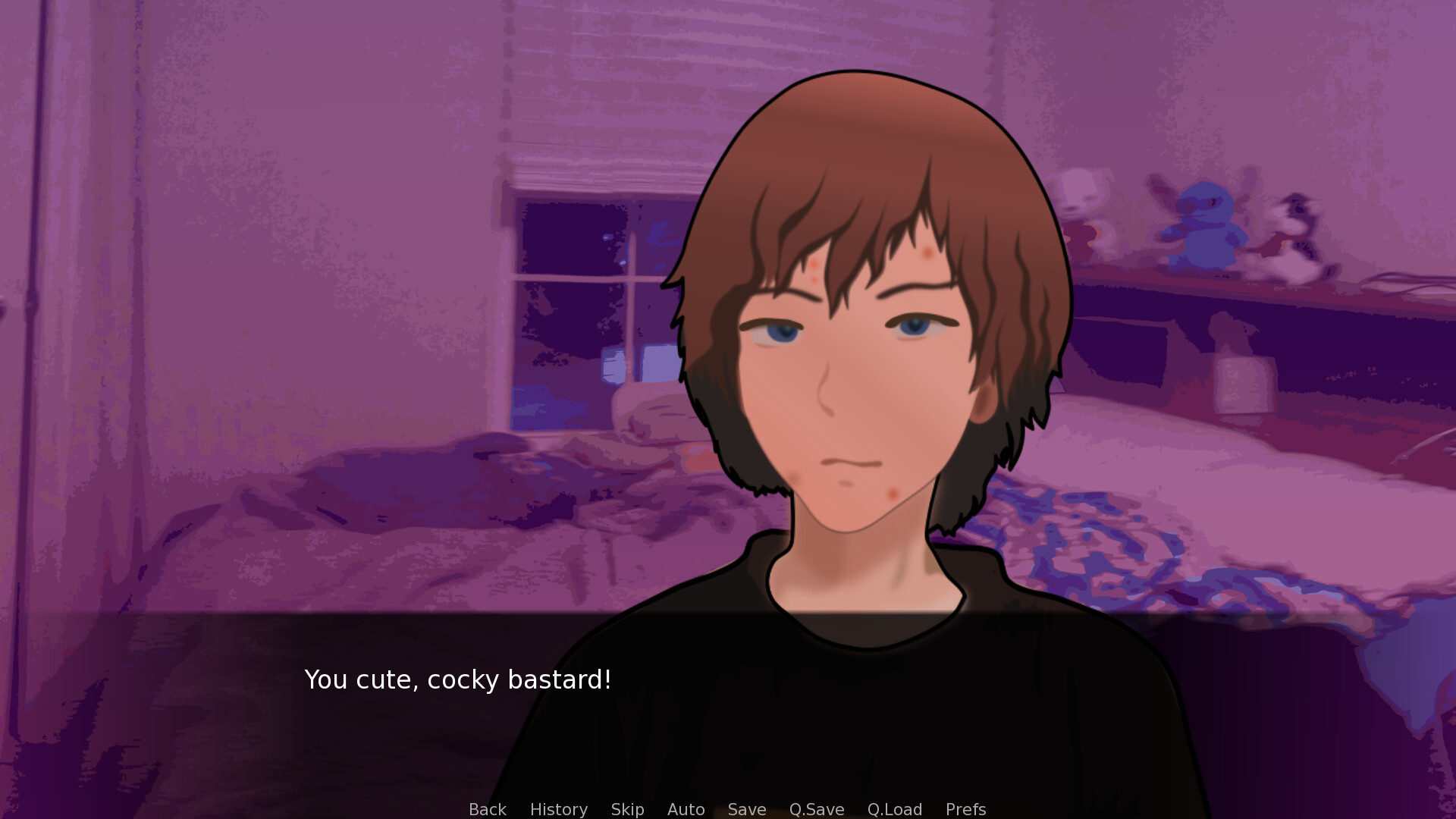Open the History screen
Image resolution: width=1456 pixels, height=819 pixels.
tap(557, 809)
